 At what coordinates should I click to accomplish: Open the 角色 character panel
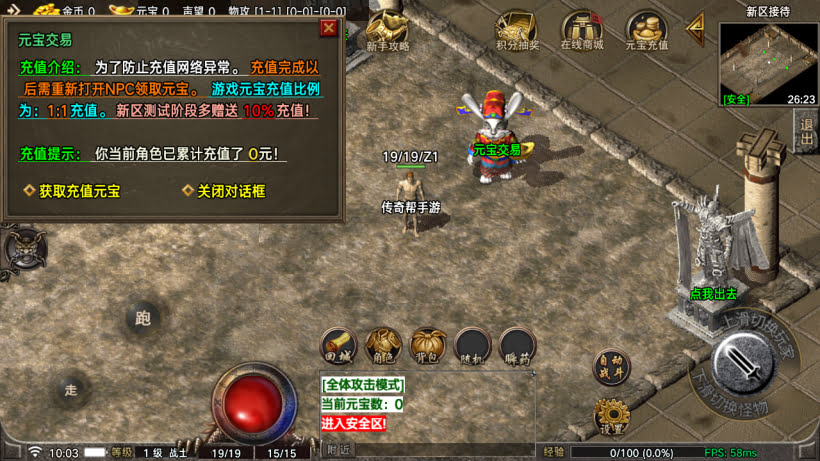tap(384, 344)
